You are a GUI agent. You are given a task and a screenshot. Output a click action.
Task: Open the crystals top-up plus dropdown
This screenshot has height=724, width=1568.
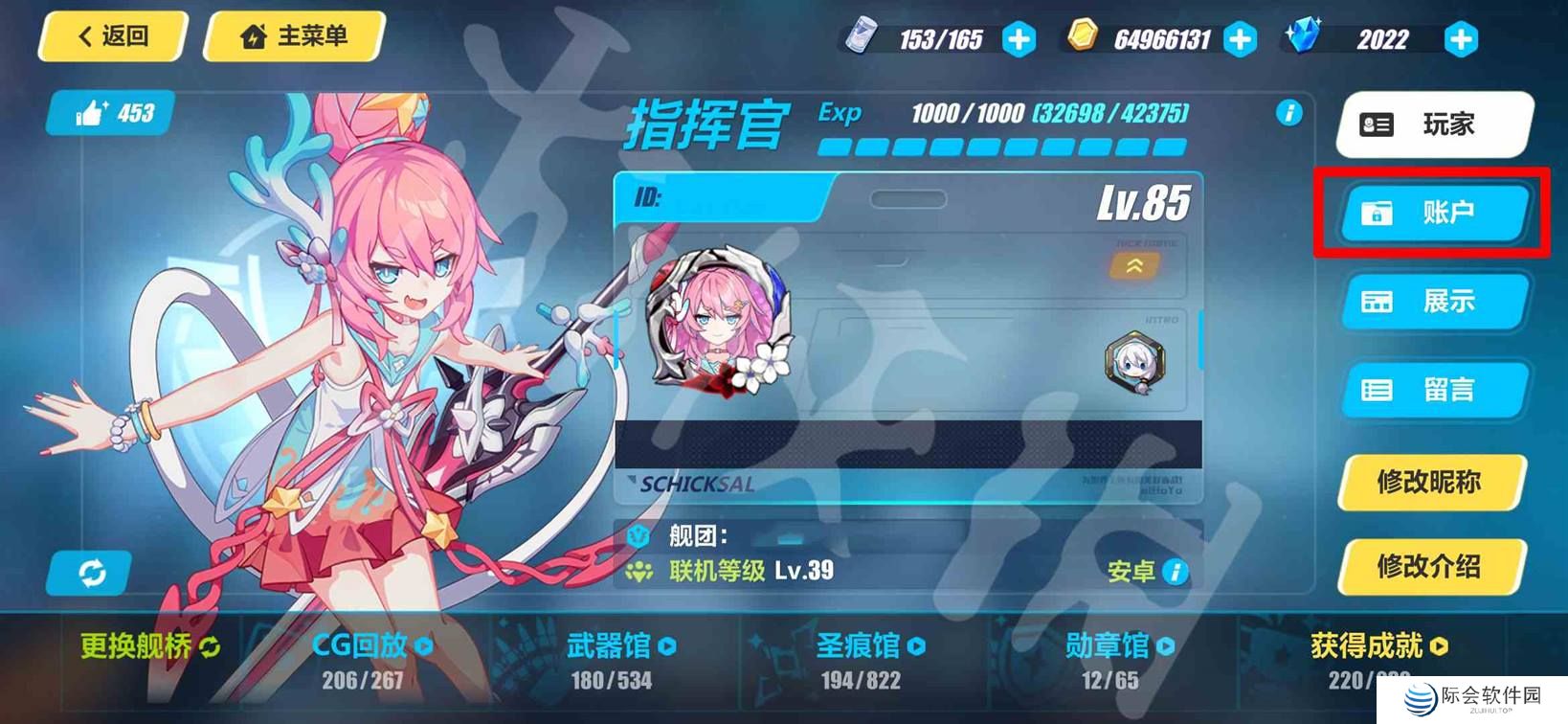coord(1460,38)
